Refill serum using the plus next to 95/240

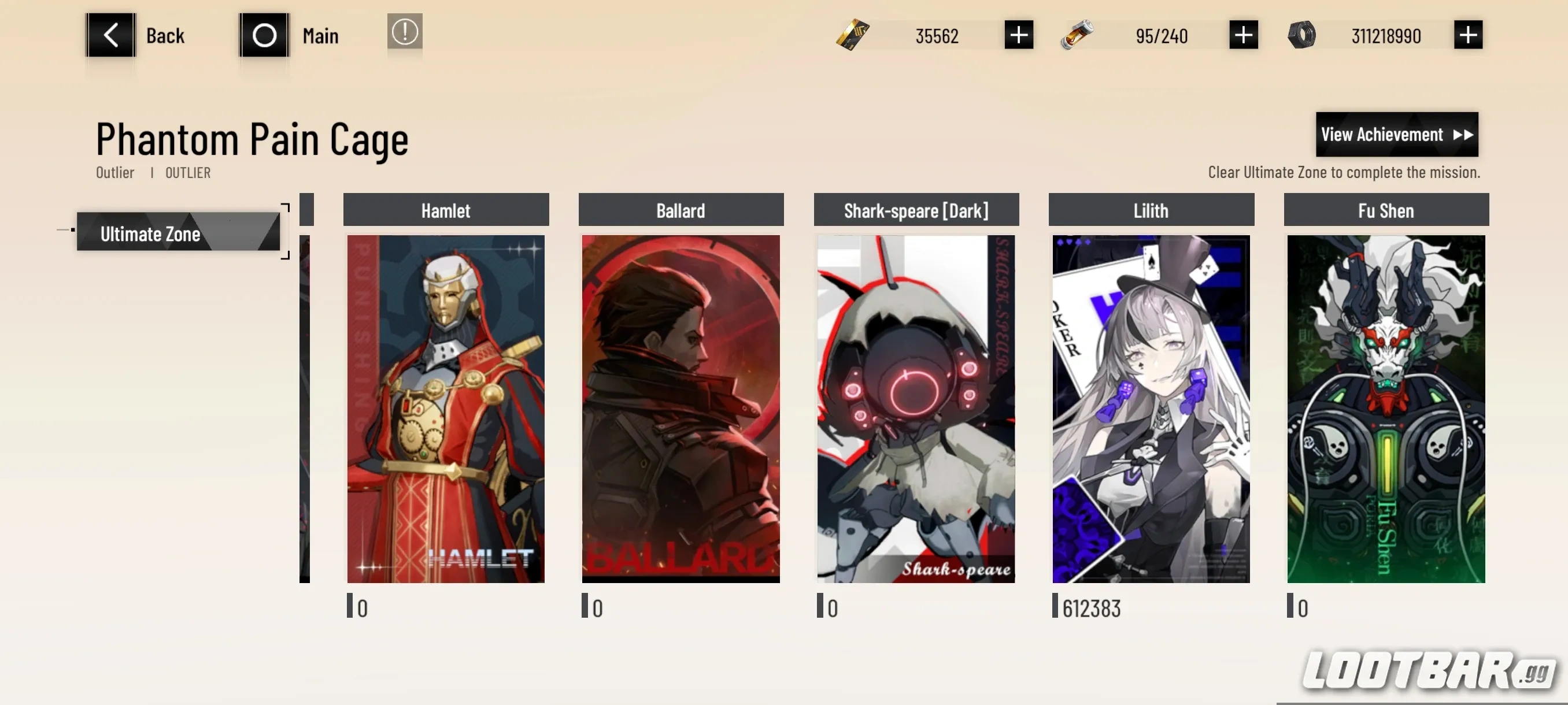[1243, 35]
